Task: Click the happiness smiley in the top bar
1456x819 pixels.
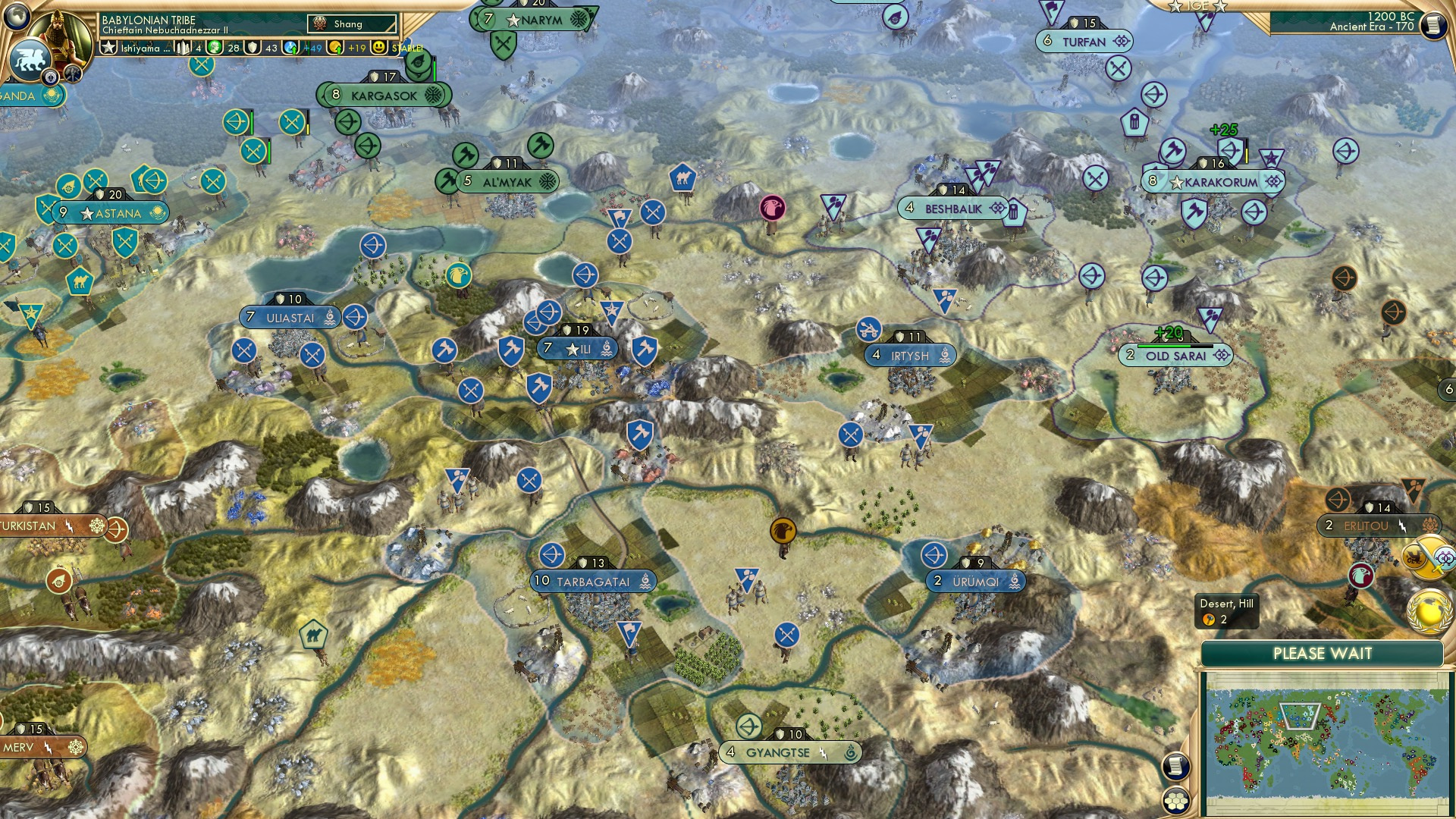Action: 379,49
